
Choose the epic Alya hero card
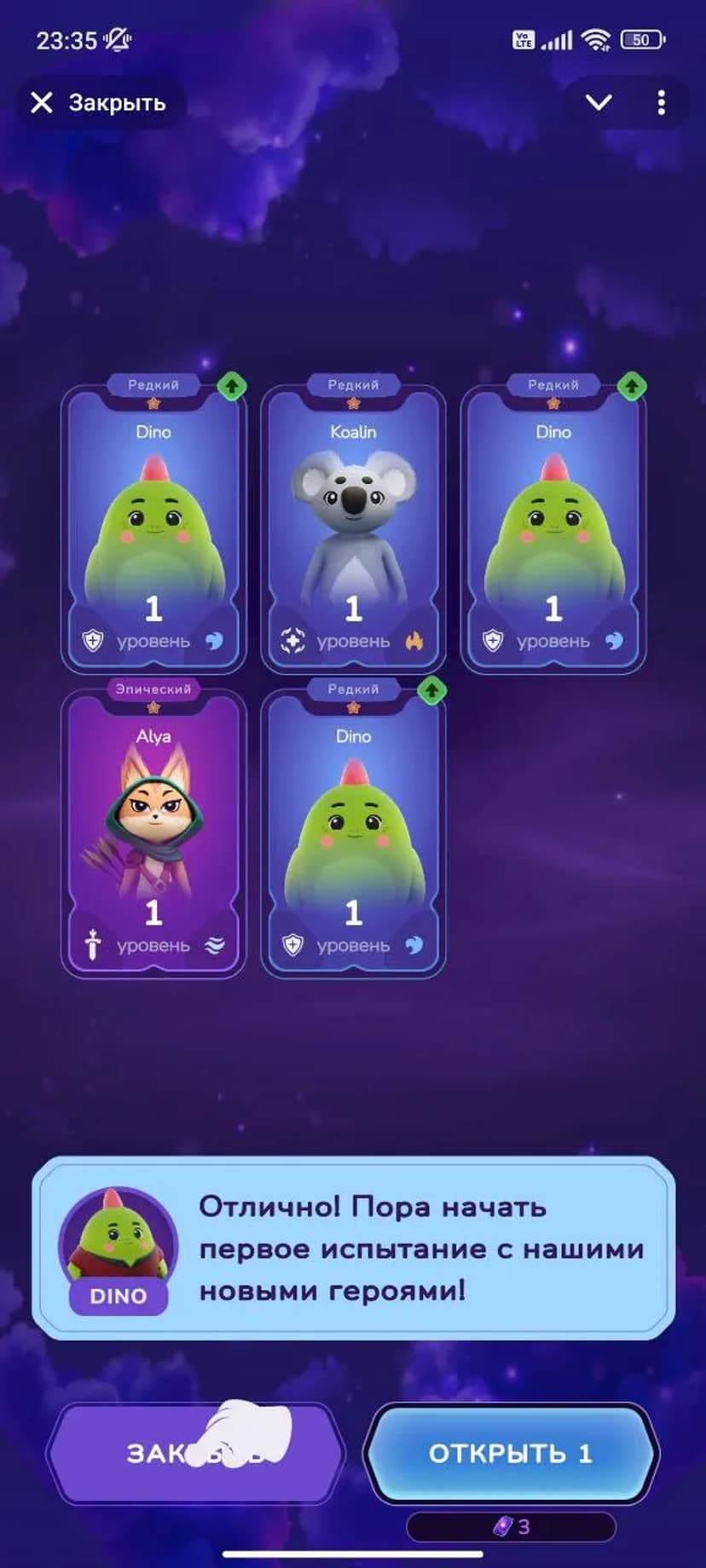(x=153, y=831)
